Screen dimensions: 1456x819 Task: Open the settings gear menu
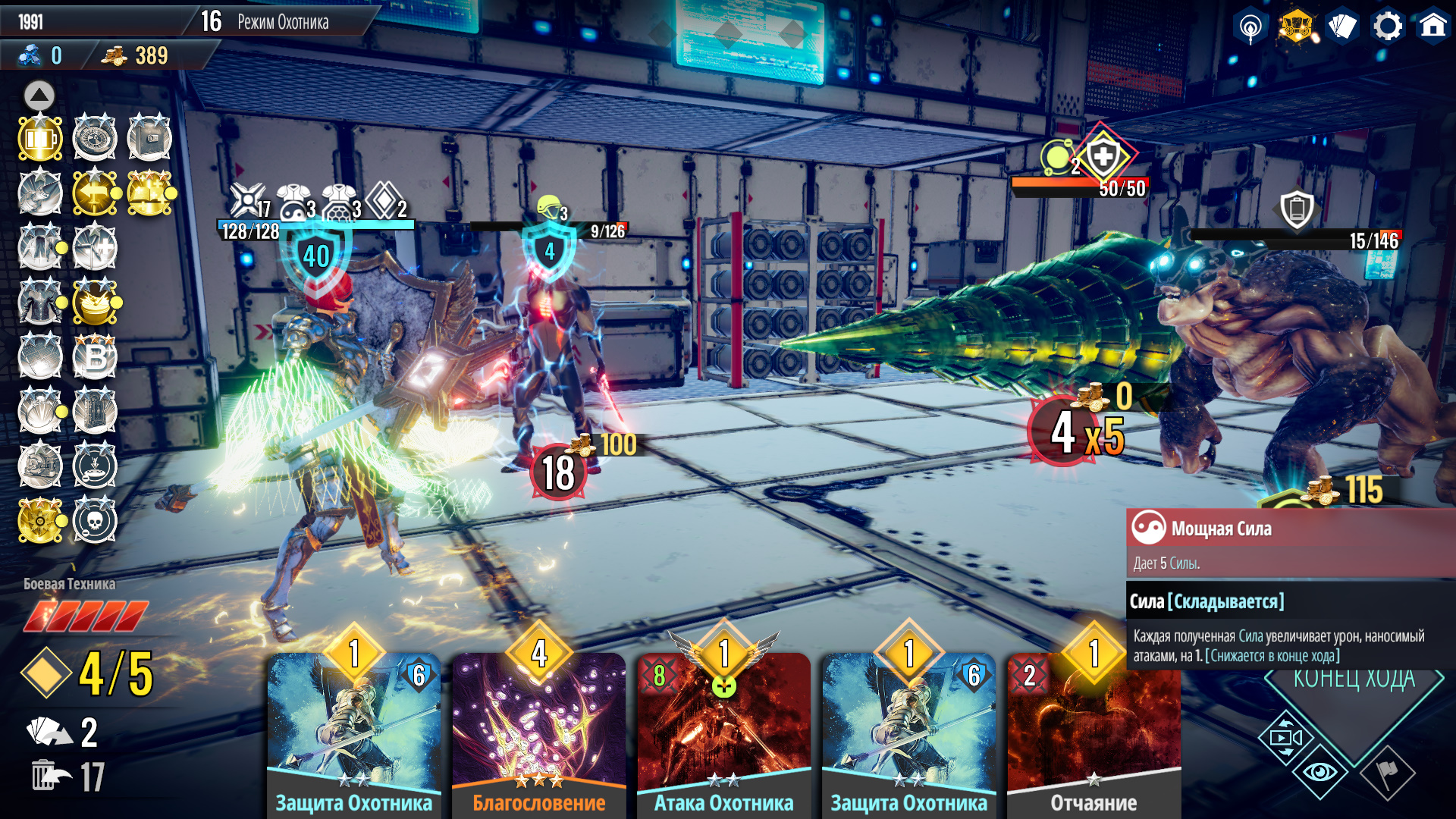point(1387,27)
